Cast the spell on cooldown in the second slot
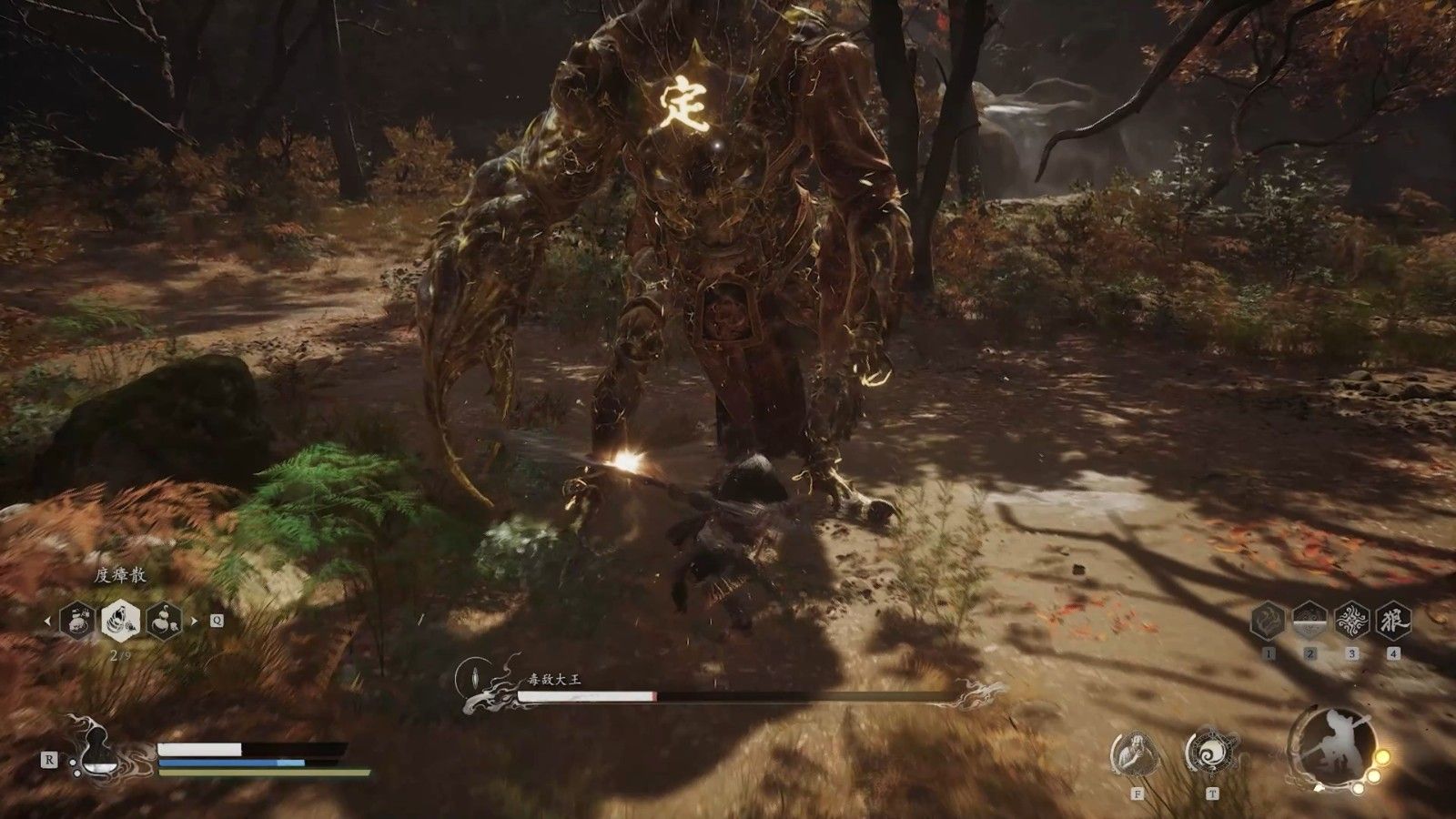 (1309, 621)
